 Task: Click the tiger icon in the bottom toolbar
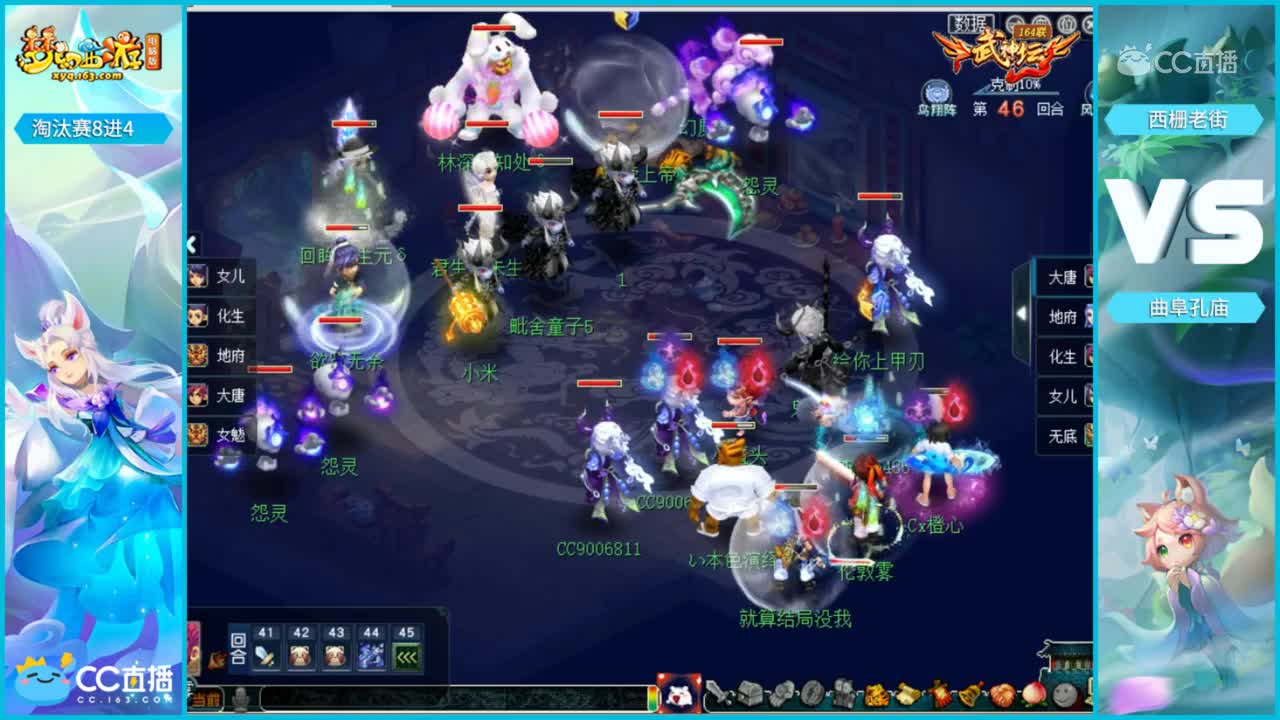pos(875,696)
